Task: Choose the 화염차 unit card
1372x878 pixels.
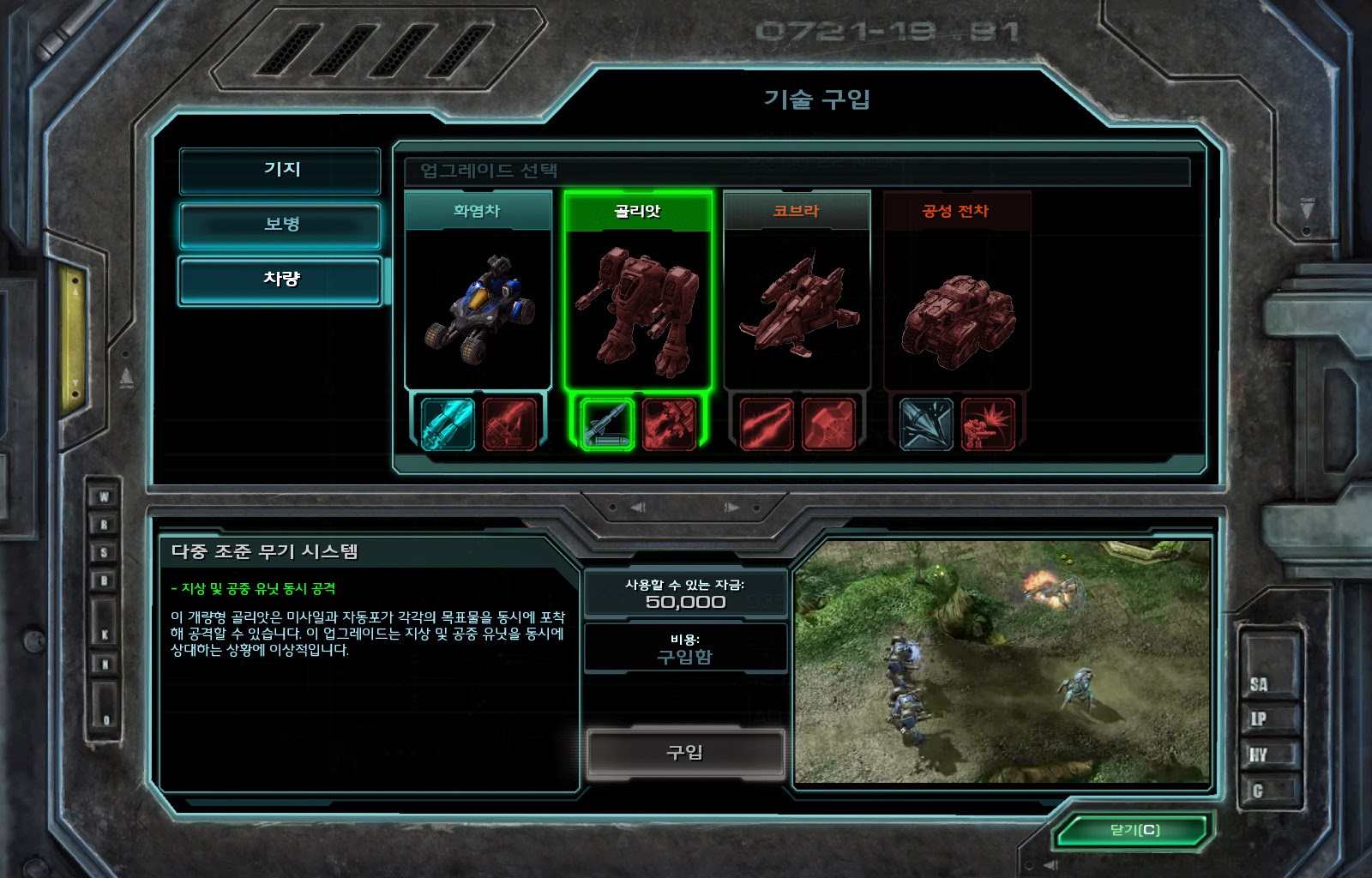Action: pyautogui.click(x=478, y=292)
